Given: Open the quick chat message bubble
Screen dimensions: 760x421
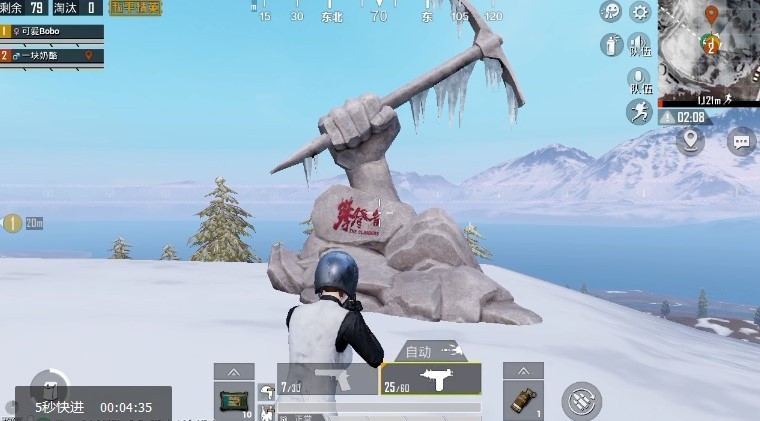Looking at the screenshot, I should pos(741,141).
